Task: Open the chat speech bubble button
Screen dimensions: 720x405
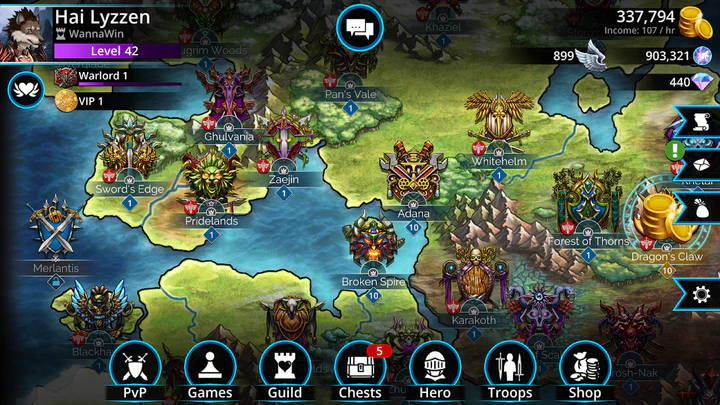Action: 360,28
